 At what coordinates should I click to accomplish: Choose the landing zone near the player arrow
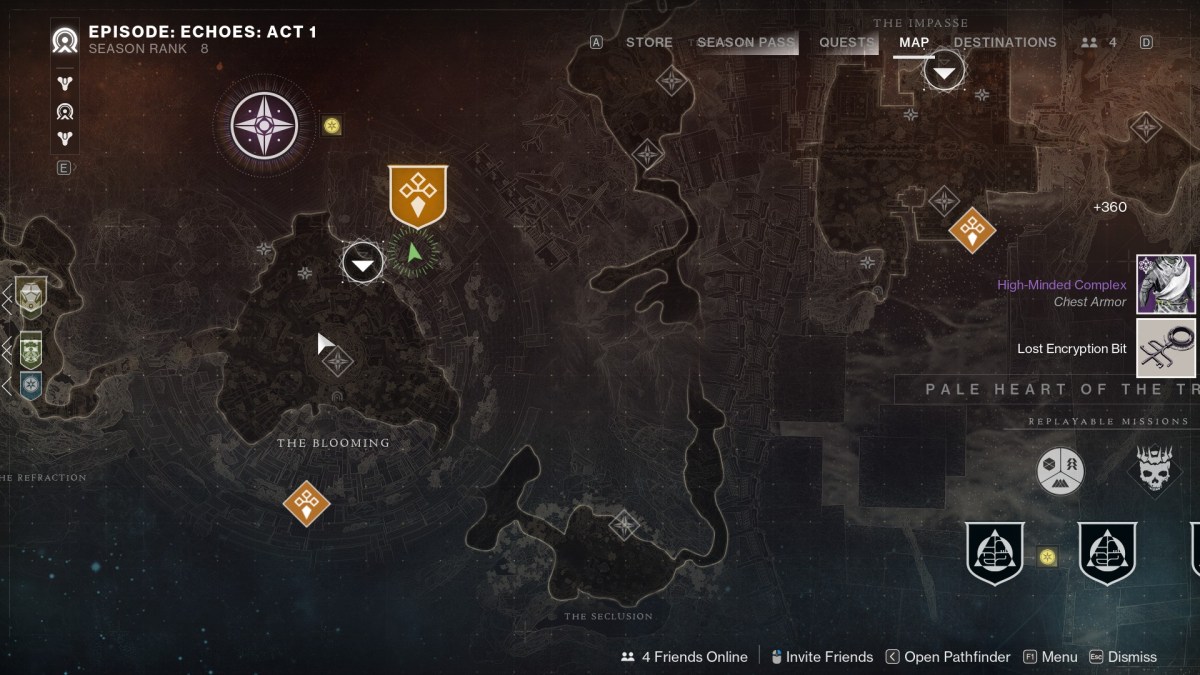point(363,263)
